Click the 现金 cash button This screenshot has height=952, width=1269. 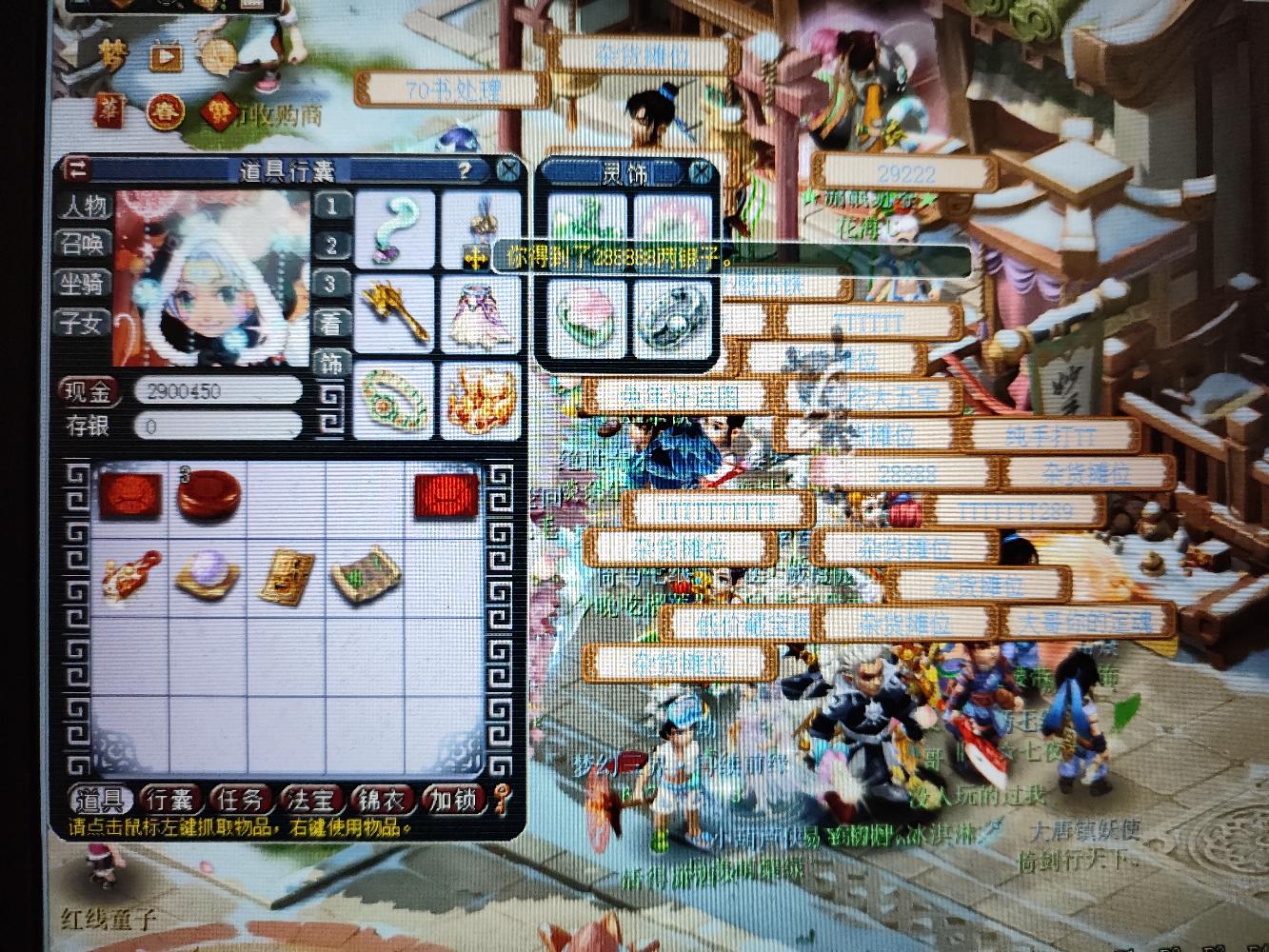(x=89, y=391)
